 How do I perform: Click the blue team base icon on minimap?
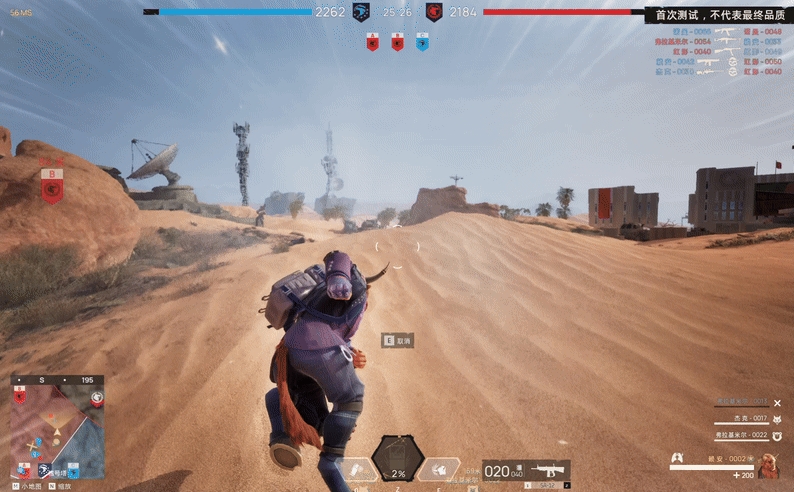(x=45, y=469)
